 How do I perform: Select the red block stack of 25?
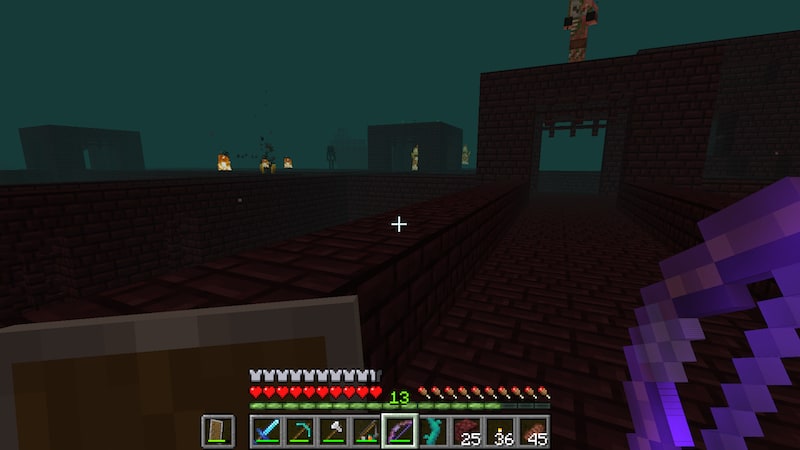467,432
